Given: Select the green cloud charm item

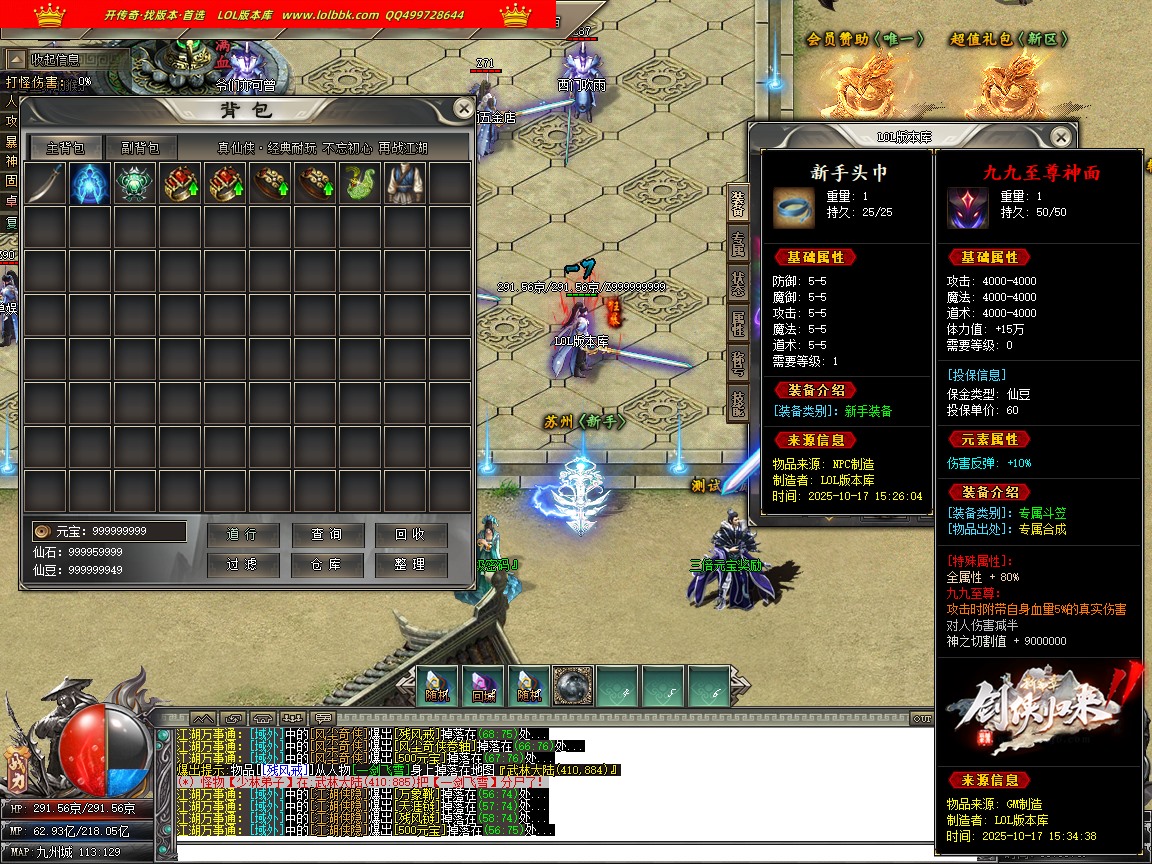Looking at the screenshot, I should pos(360,185).
